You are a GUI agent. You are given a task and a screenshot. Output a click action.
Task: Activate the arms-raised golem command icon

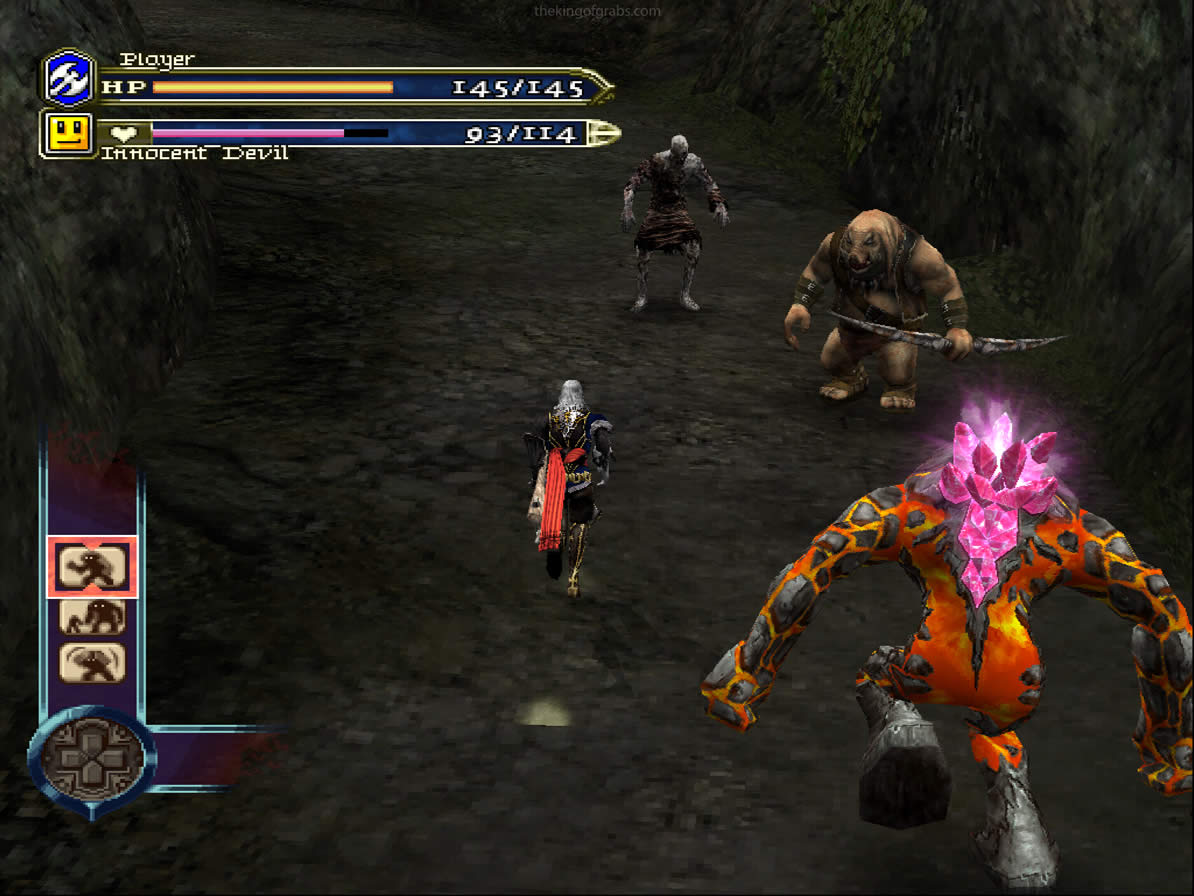[92, 663]
